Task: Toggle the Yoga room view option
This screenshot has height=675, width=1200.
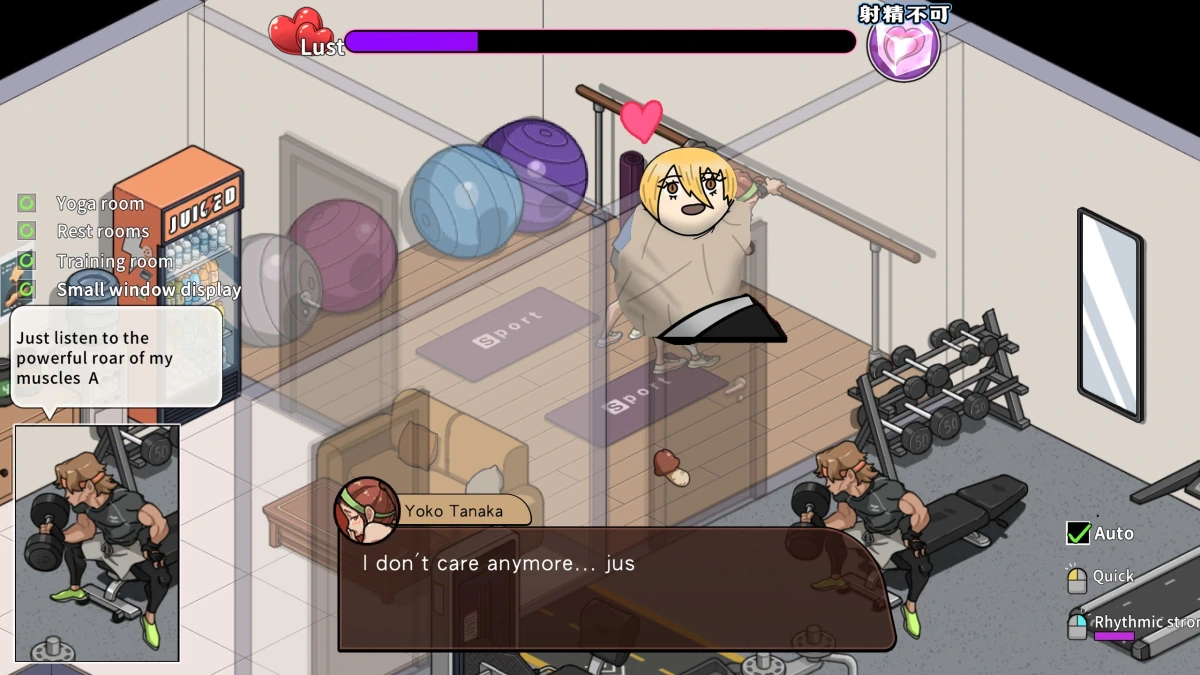Action: 27,203
